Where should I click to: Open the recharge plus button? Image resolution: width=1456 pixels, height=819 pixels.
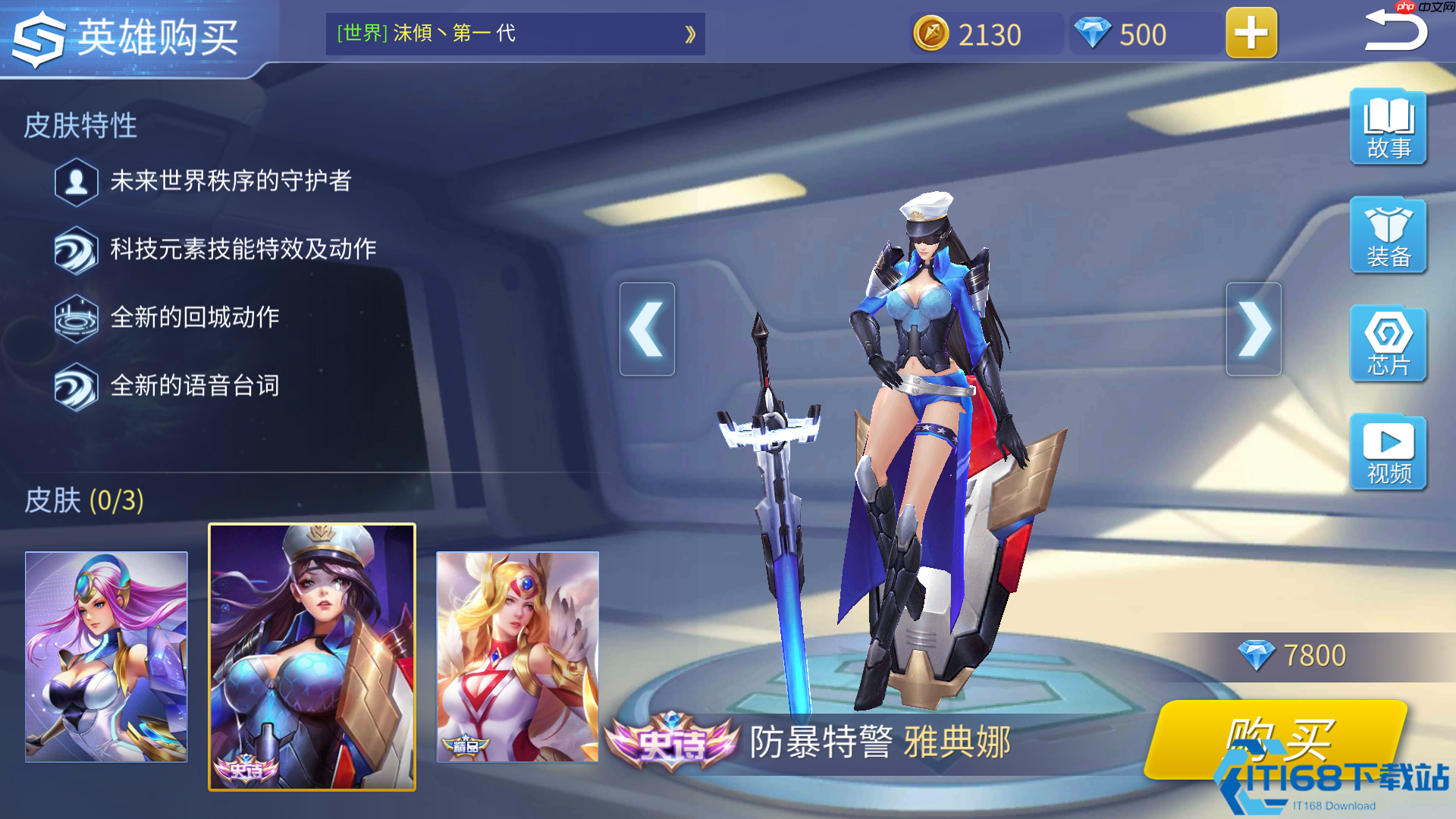pyautogui.click(x=1250, y=33)
